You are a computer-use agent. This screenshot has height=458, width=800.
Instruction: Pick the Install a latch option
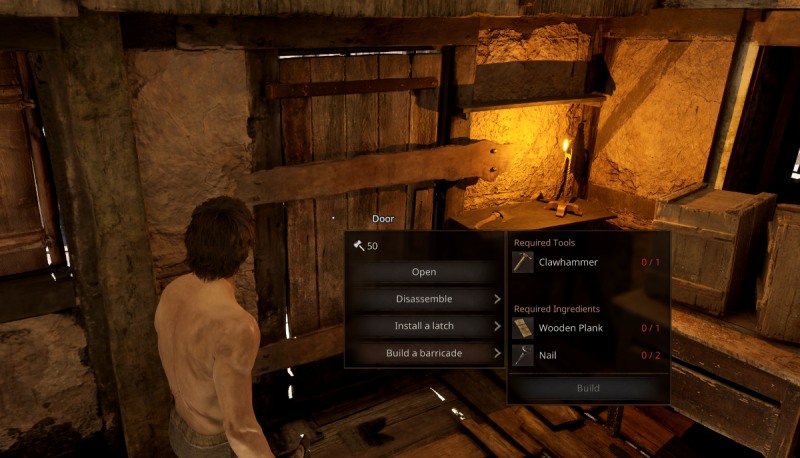click(424, 326)
